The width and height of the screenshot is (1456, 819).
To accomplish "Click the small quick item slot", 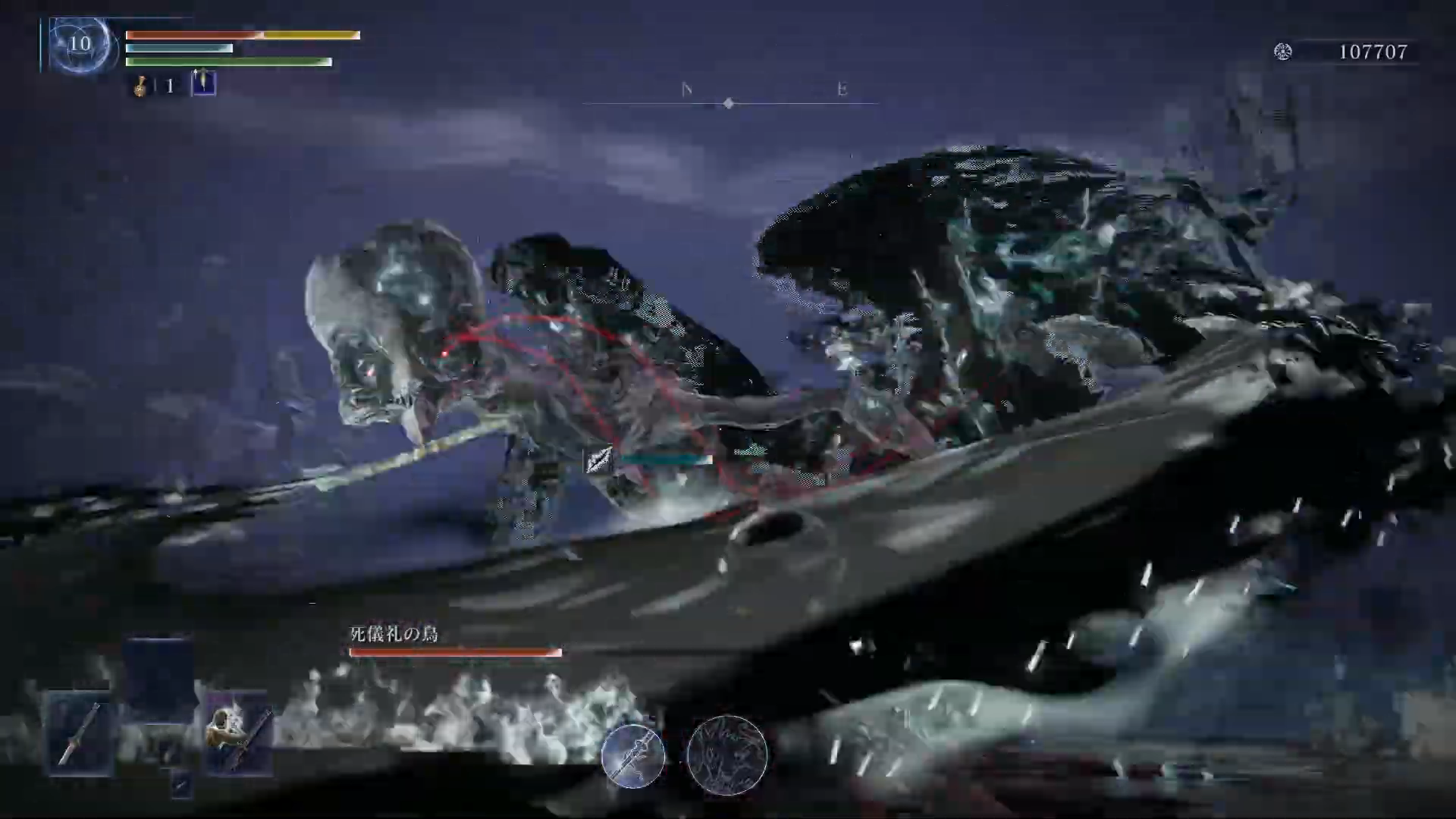I will [180, 784].
